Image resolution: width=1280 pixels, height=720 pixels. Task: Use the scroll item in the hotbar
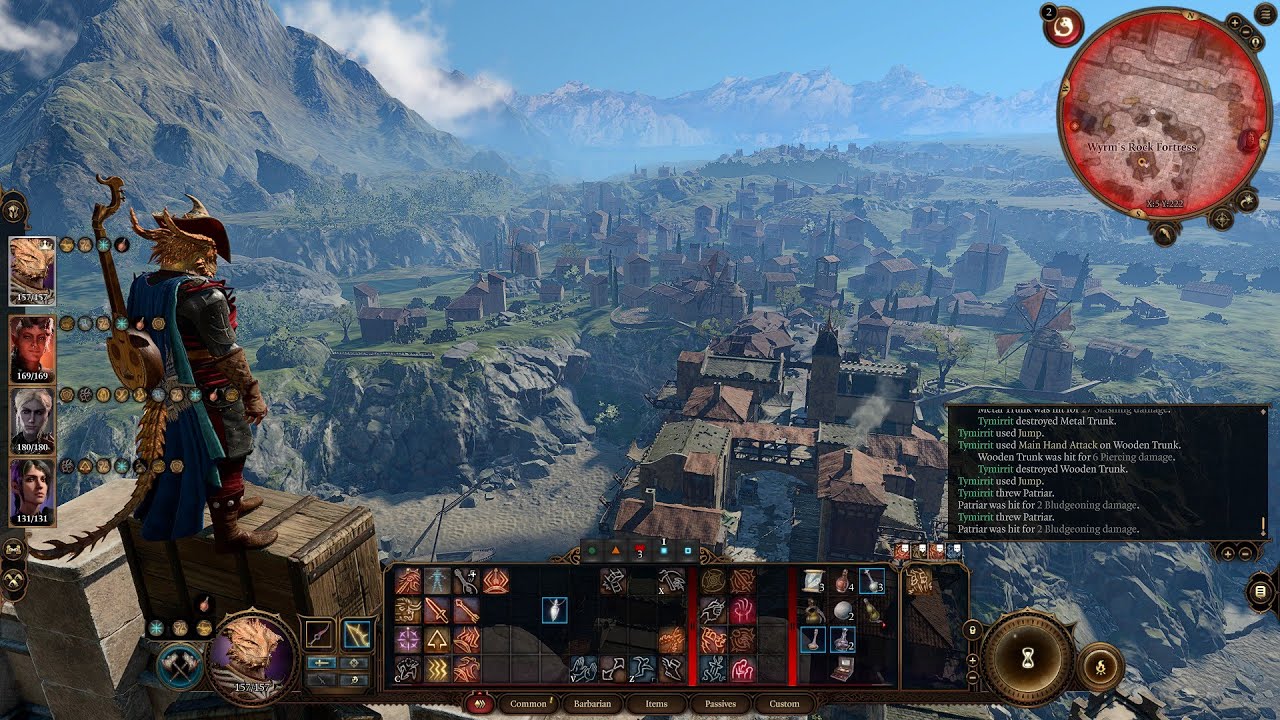pyautogui.click(x=814, y=580)
